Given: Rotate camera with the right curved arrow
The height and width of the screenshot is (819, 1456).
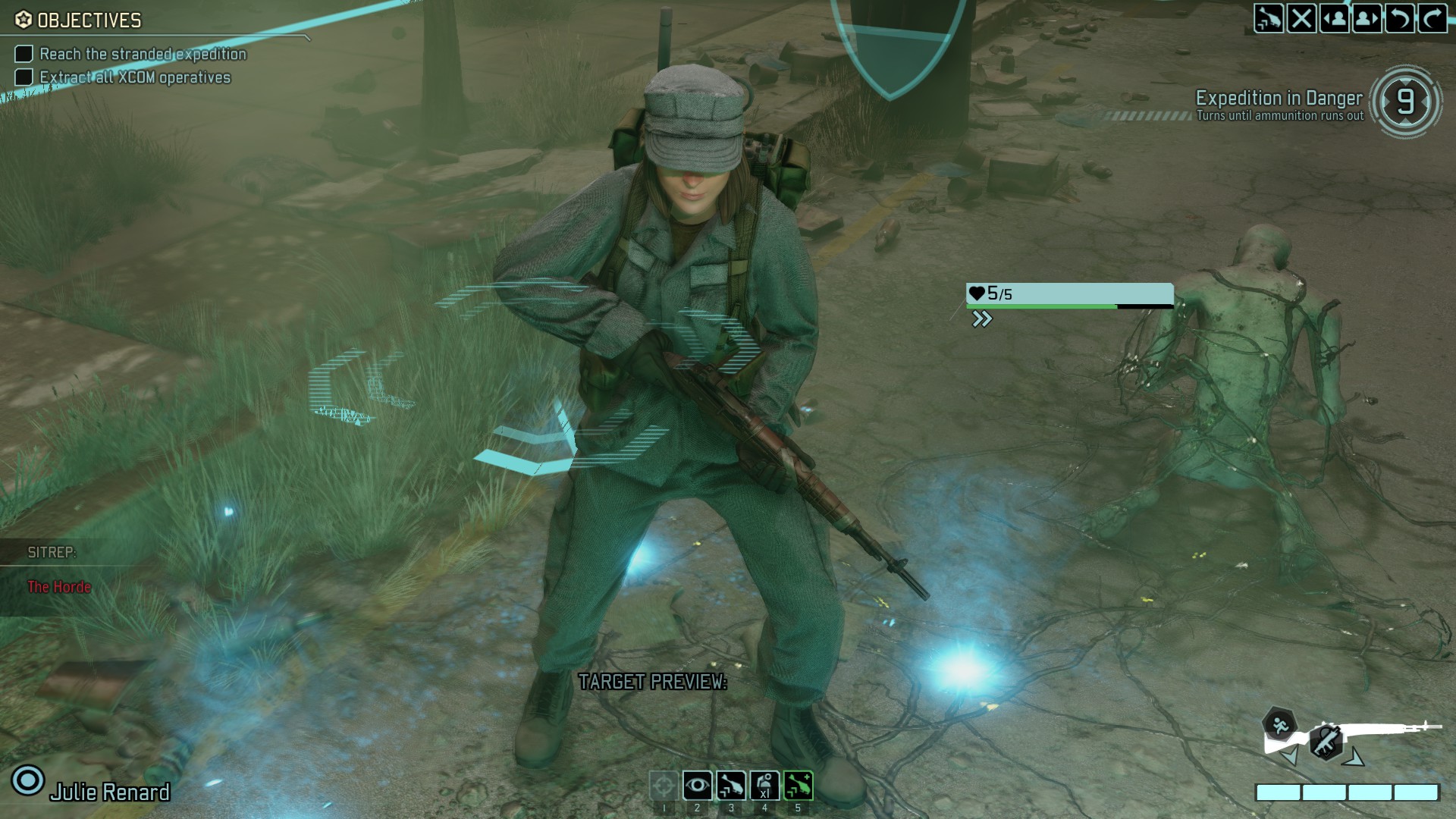Looking at the screenshot, I should (1432, 18).
